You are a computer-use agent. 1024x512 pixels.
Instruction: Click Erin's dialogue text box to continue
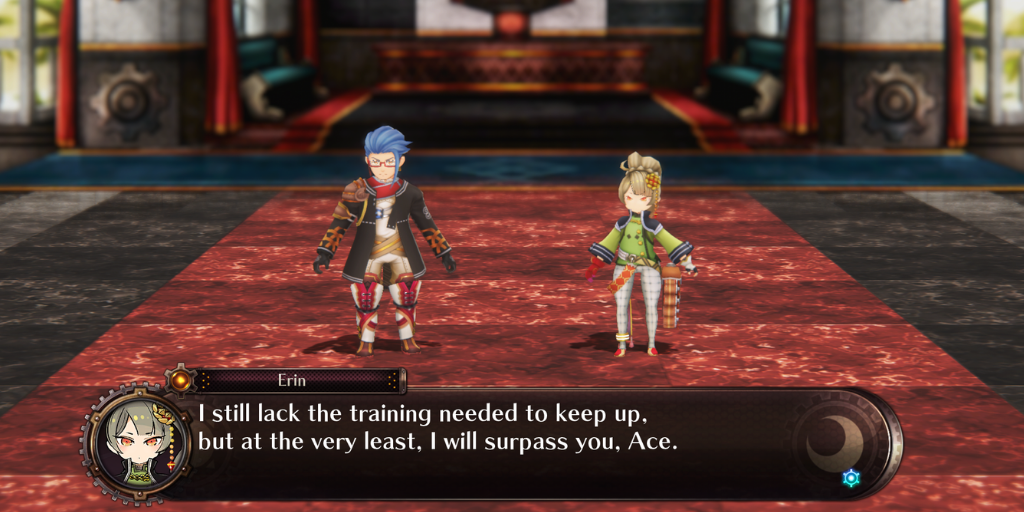500,440
